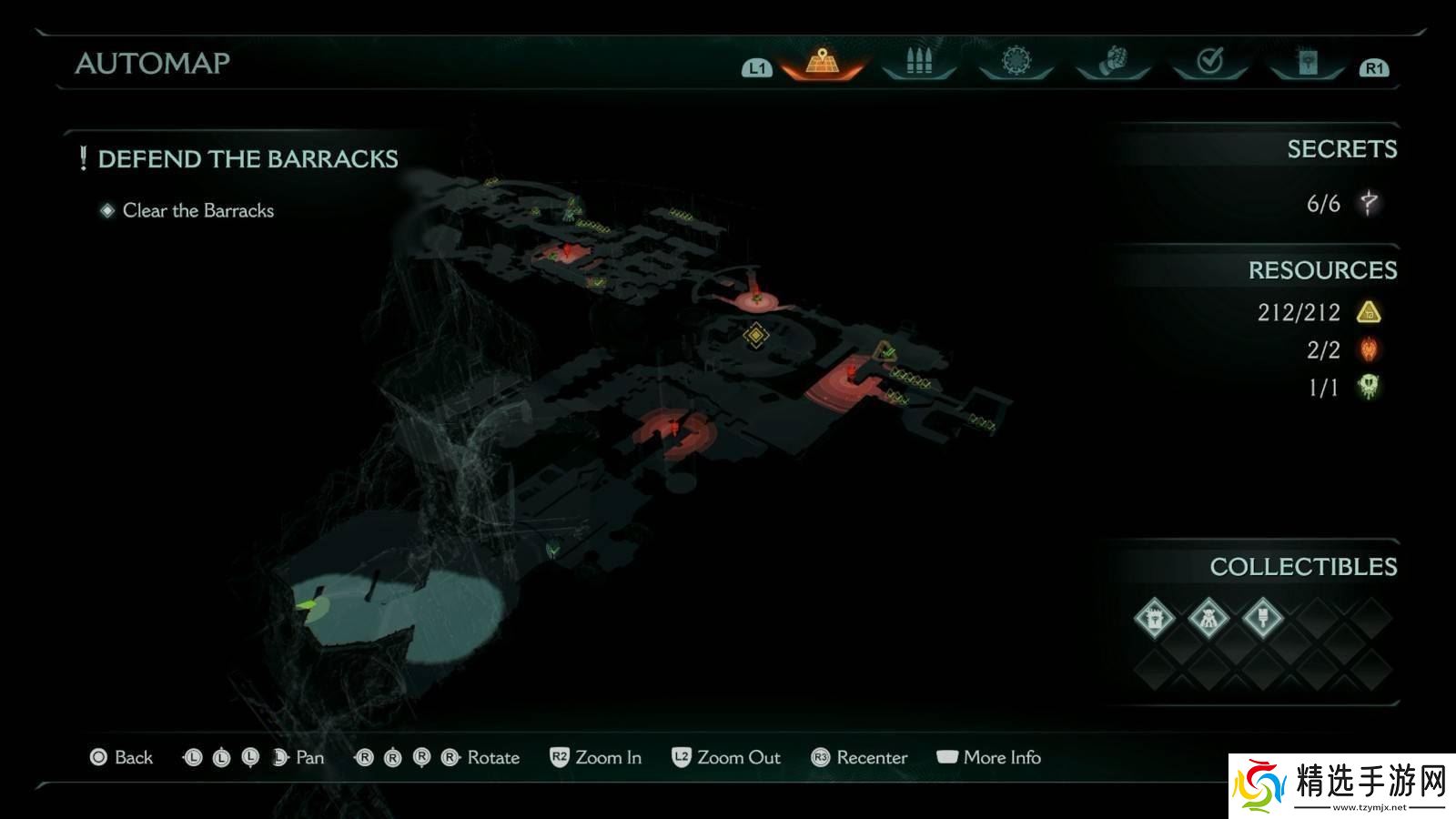Image resolution: width=1456 pixels, height=819 pixels.
Task: Open the spiked gear tab
Action: (1016, 62)
